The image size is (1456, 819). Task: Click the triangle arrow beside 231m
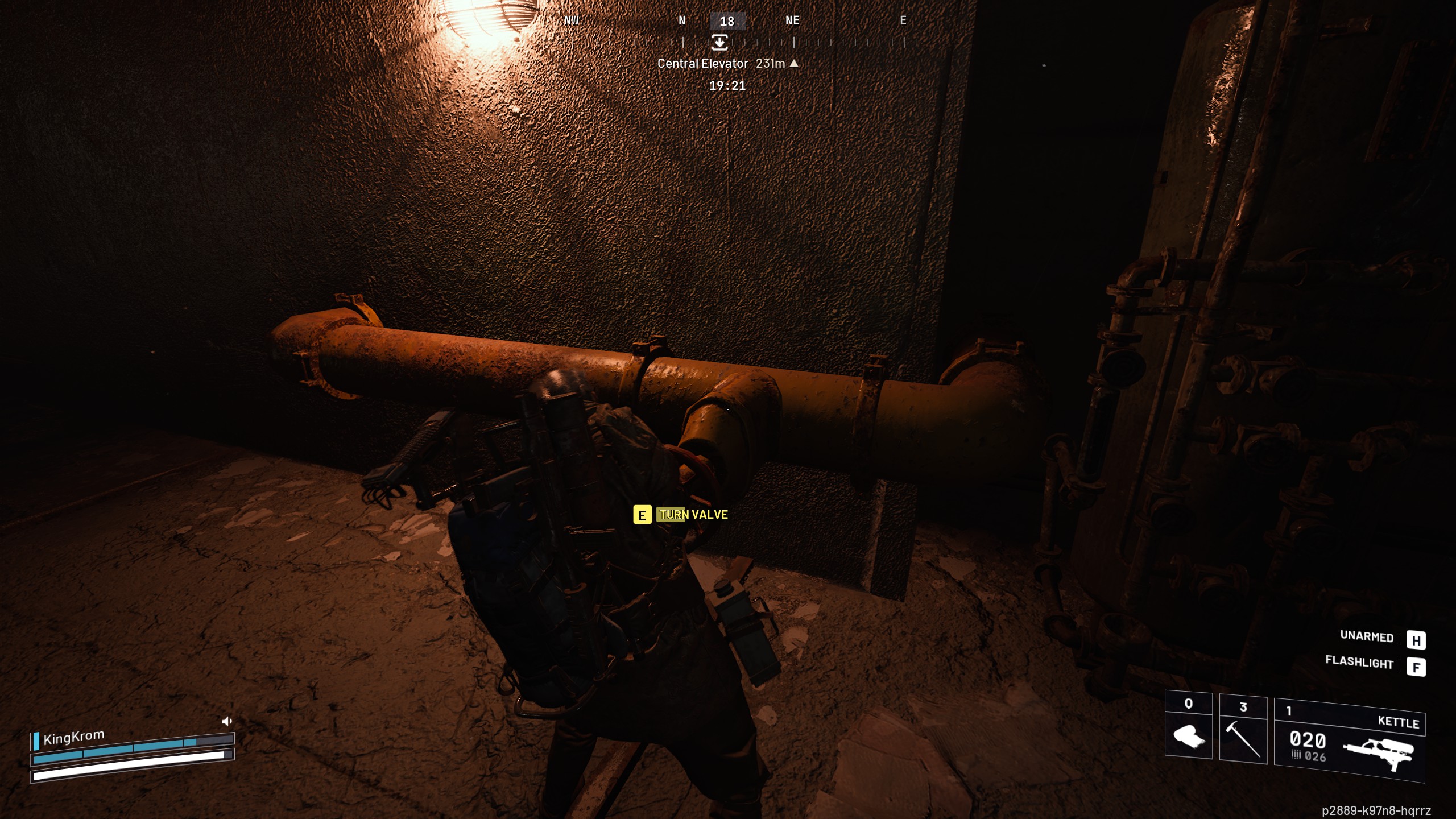click(x=793, y=64)
